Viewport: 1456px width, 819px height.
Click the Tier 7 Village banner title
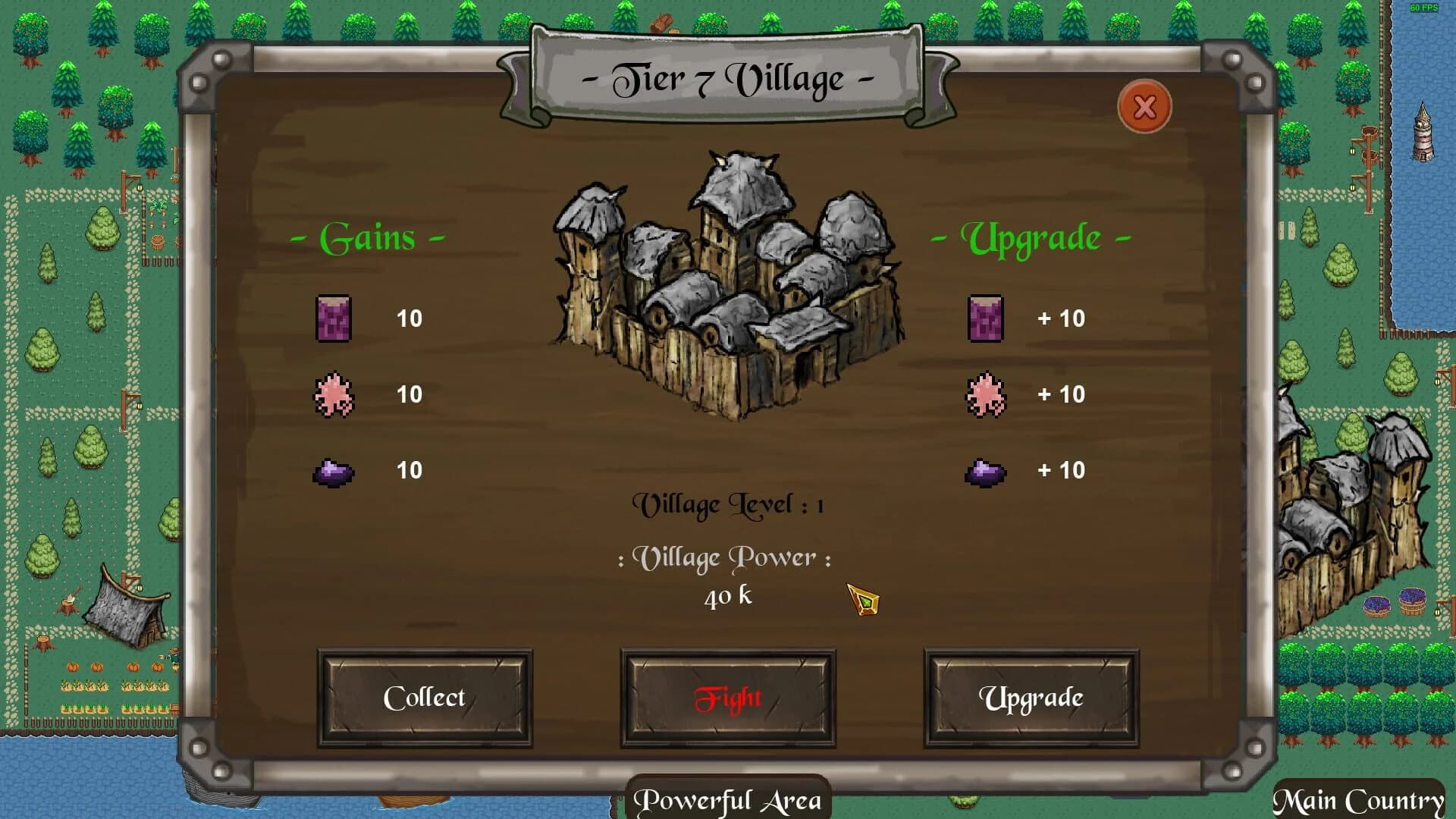coord(726,78)
